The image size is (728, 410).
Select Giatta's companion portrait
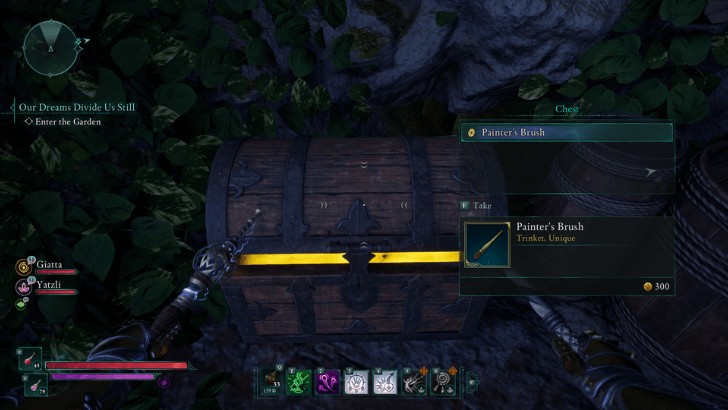tap(22, 267)
